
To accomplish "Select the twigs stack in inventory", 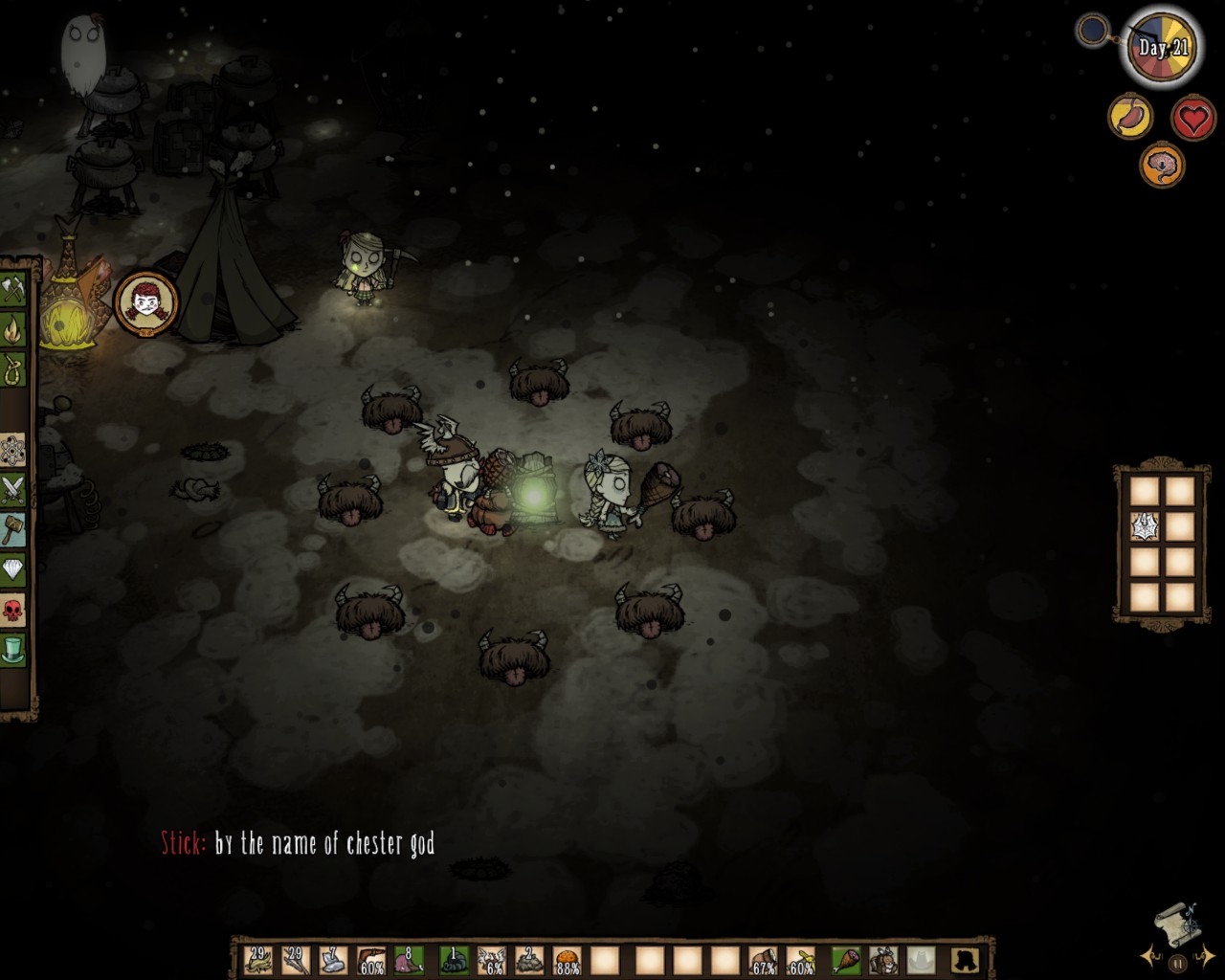I will (295, 959).
